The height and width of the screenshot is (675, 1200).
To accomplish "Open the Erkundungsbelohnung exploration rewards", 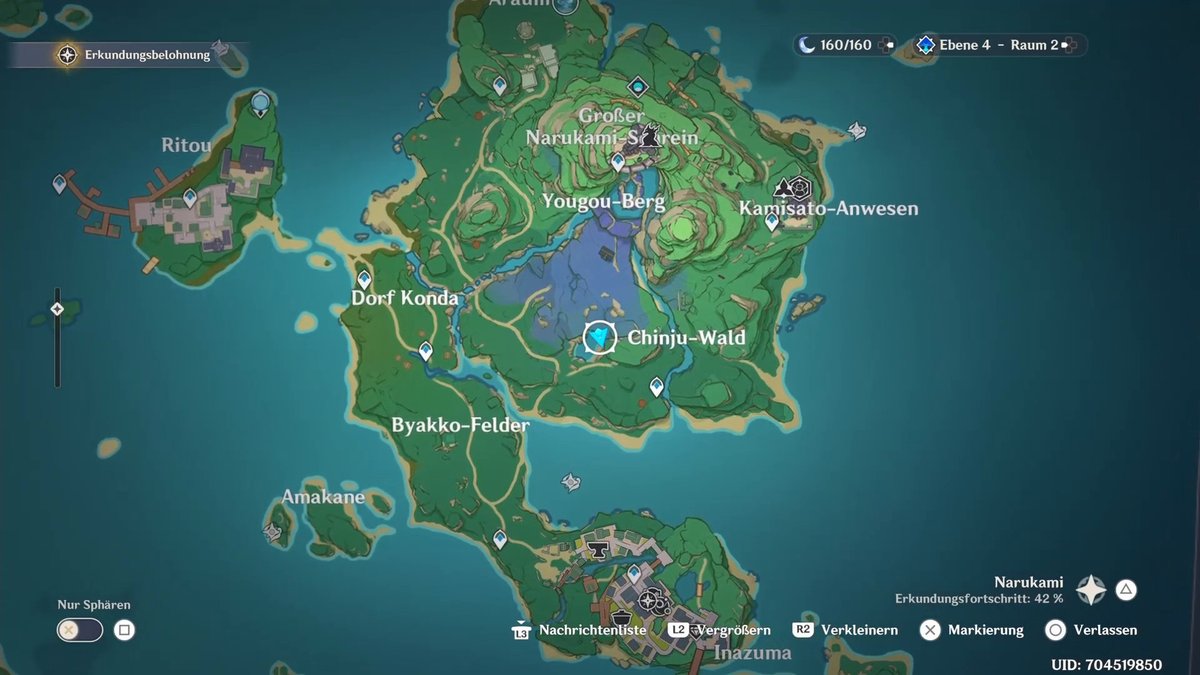I will [68, 55].
